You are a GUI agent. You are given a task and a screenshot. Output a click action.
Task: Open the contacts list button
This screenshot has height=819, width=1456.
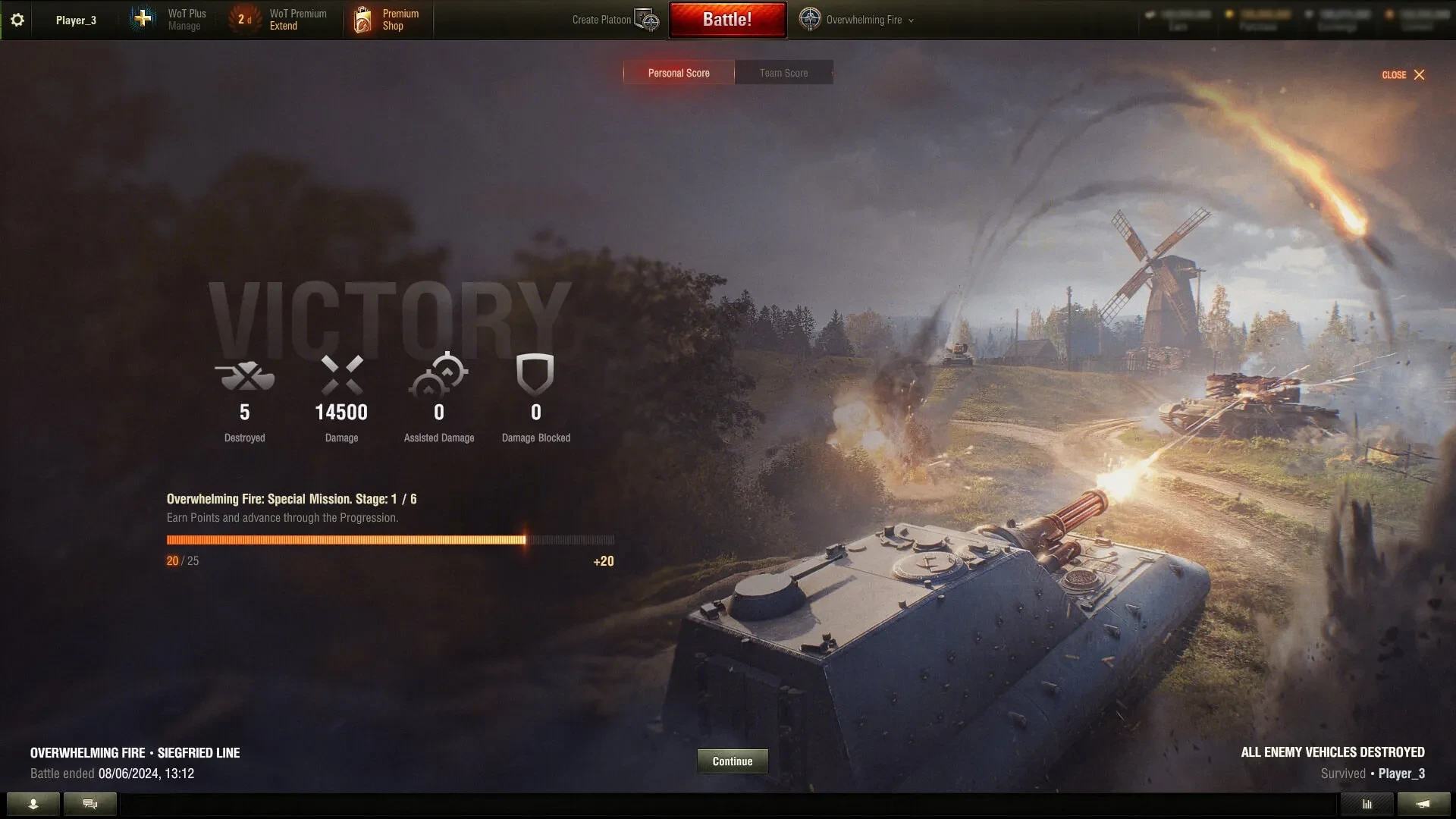click(33, 804)
